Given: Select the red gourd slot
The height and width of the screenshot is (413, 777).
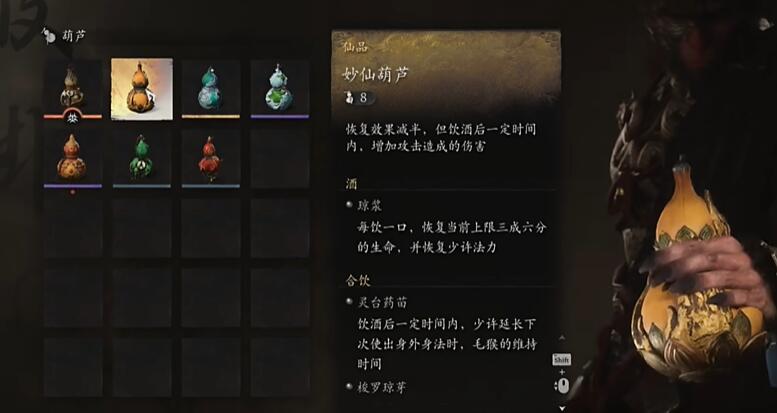Looking at the screenshot, I should coord(210,157).
